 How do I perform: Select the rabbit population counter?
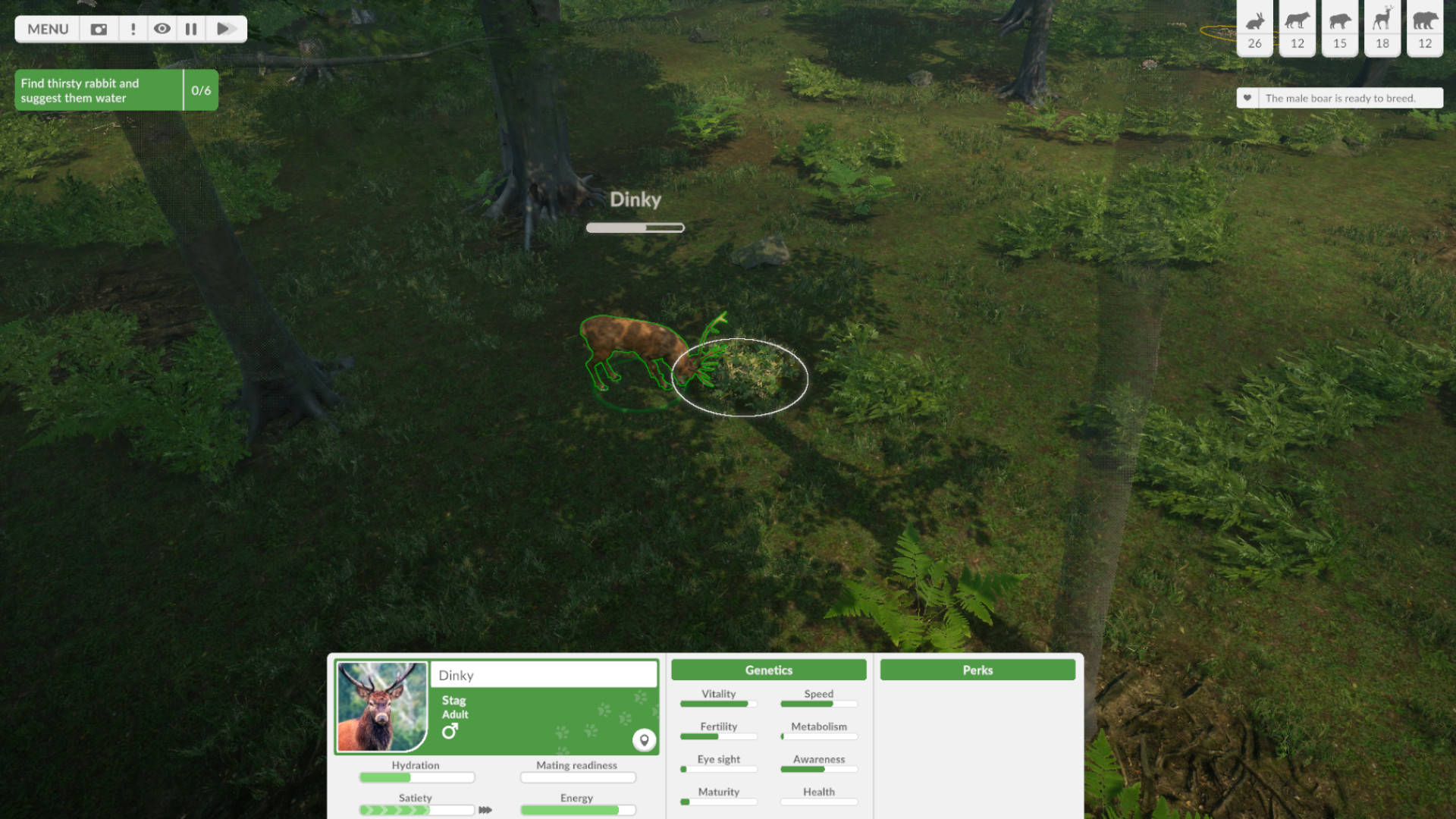click(x=1254, y=29)
